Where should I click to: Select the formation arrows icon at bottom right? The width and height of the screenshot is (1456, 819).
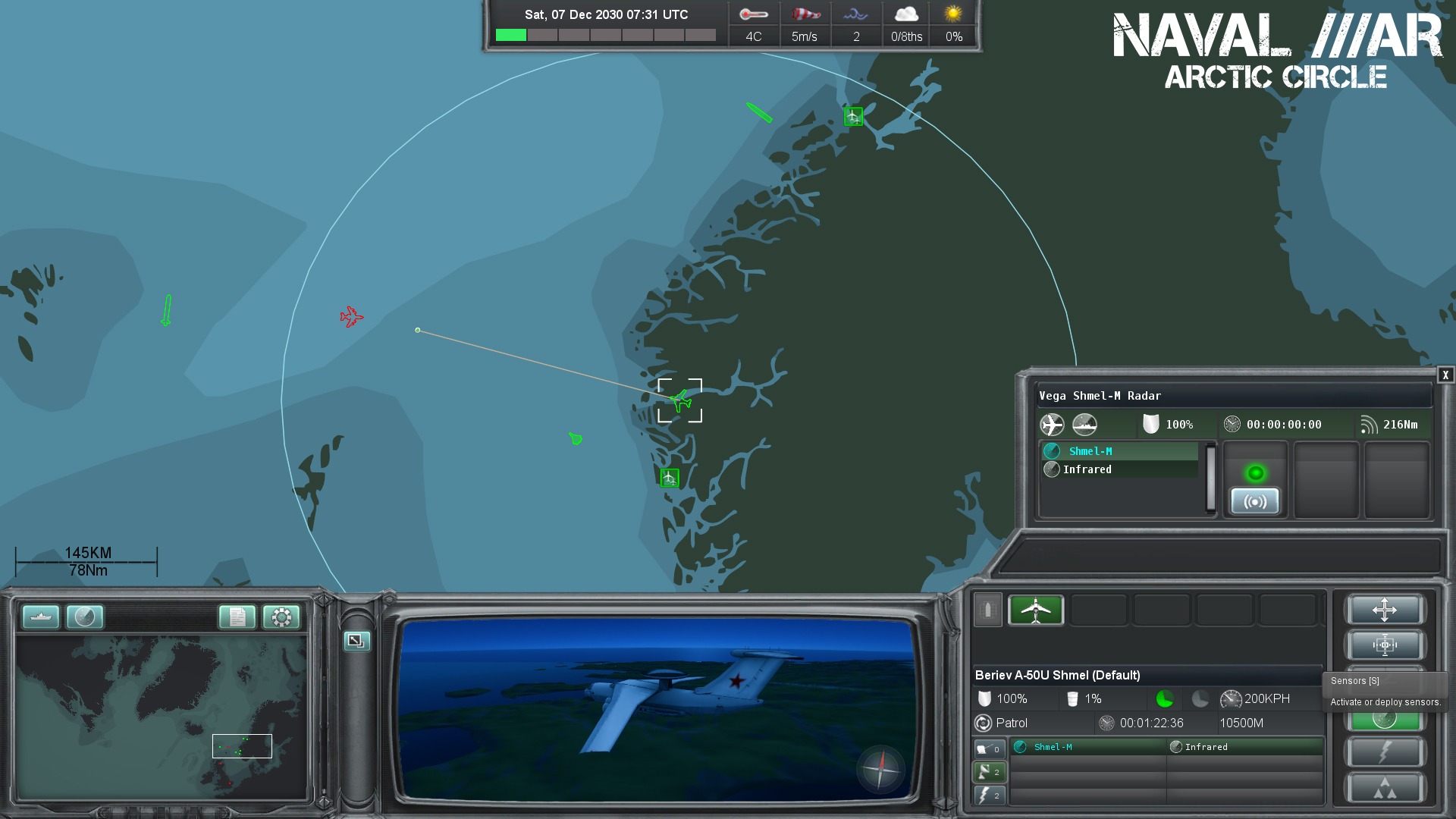point(1385,789)
